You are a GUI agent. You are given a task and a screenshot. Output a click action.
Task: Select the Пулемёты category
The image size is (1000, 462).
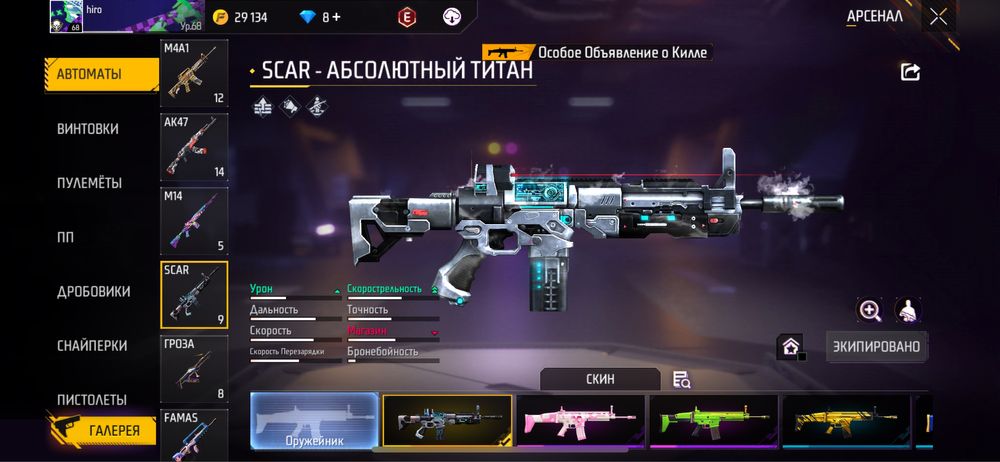point(89,183)
